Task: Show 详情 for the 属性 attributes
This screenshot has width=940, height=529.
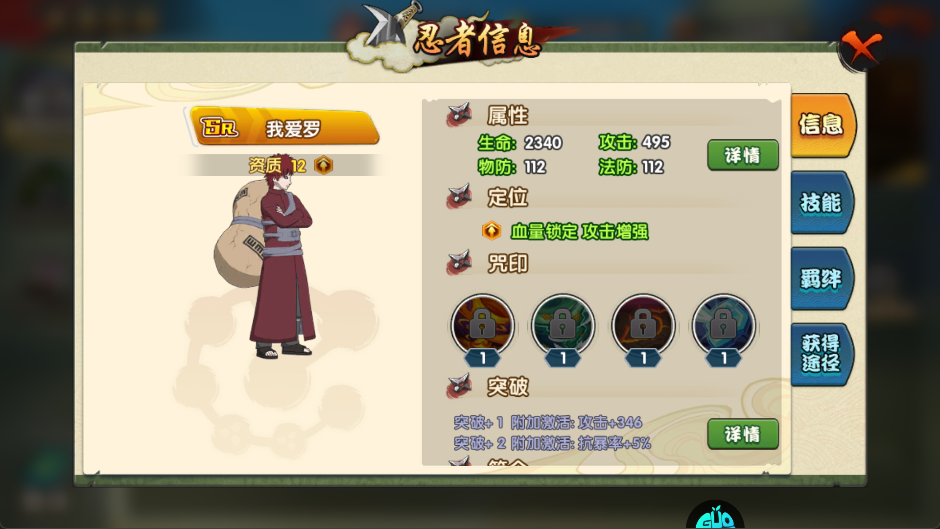Action: 743,155
